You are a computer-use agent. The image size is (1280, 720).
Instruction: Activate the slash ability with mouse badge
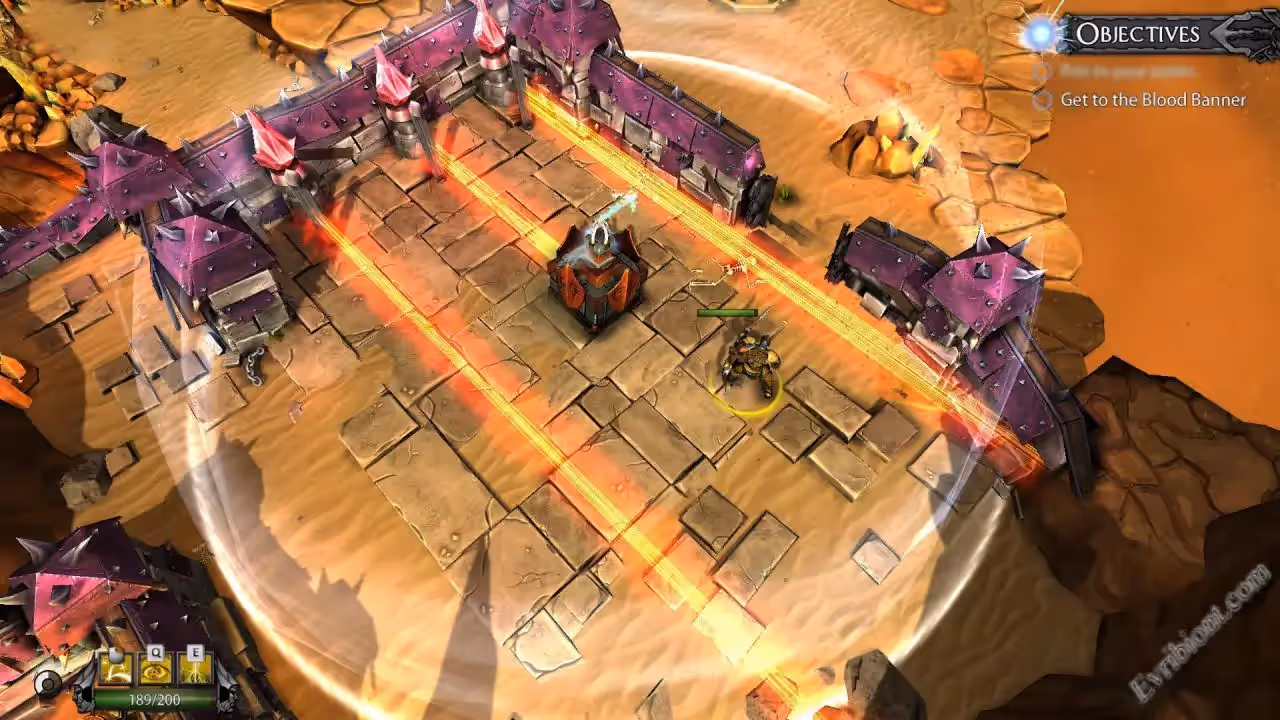117,668
